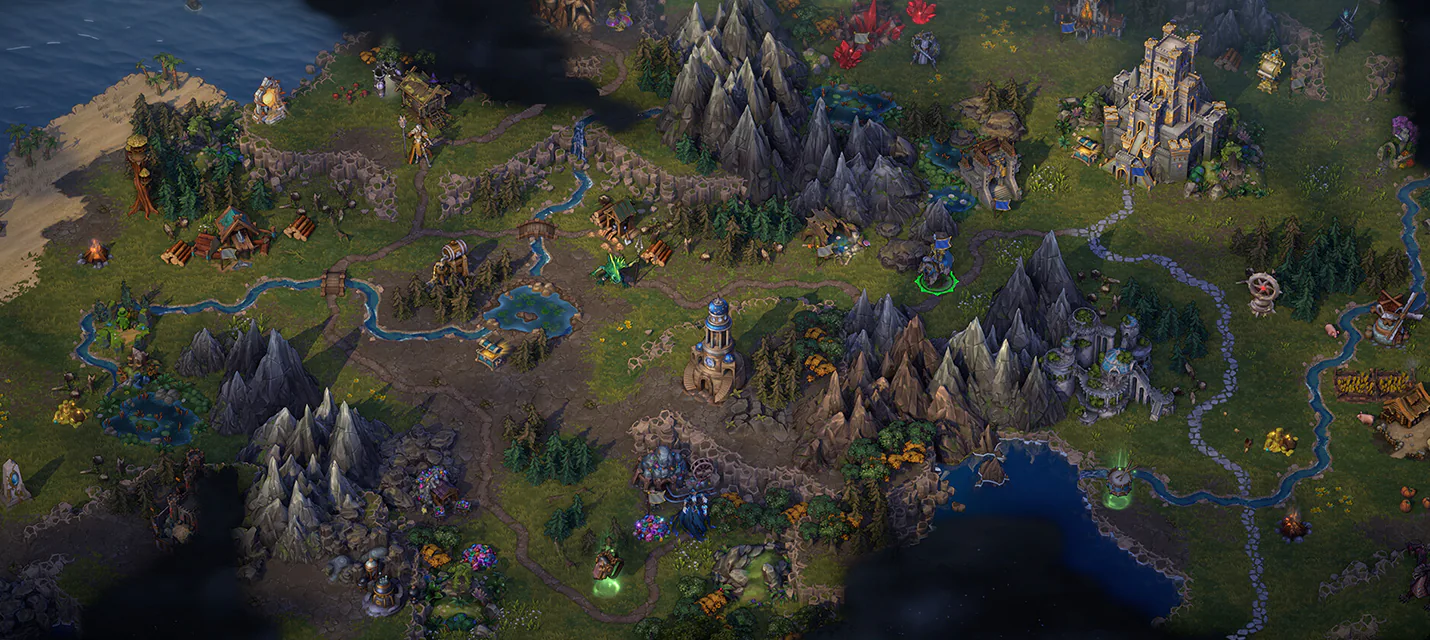Select the mounted hero with green selection ring

pos(937,264)
